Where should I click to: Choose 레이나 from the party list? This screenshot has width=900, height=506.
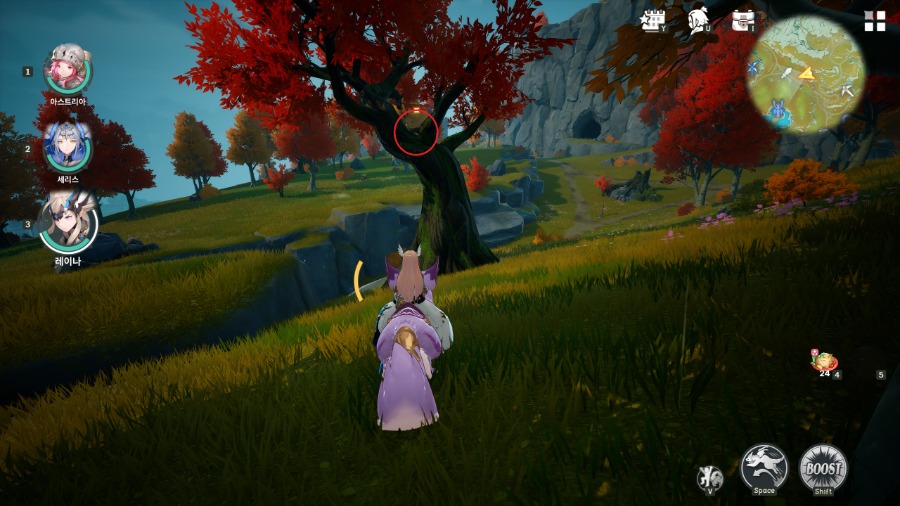coord(68,223)
